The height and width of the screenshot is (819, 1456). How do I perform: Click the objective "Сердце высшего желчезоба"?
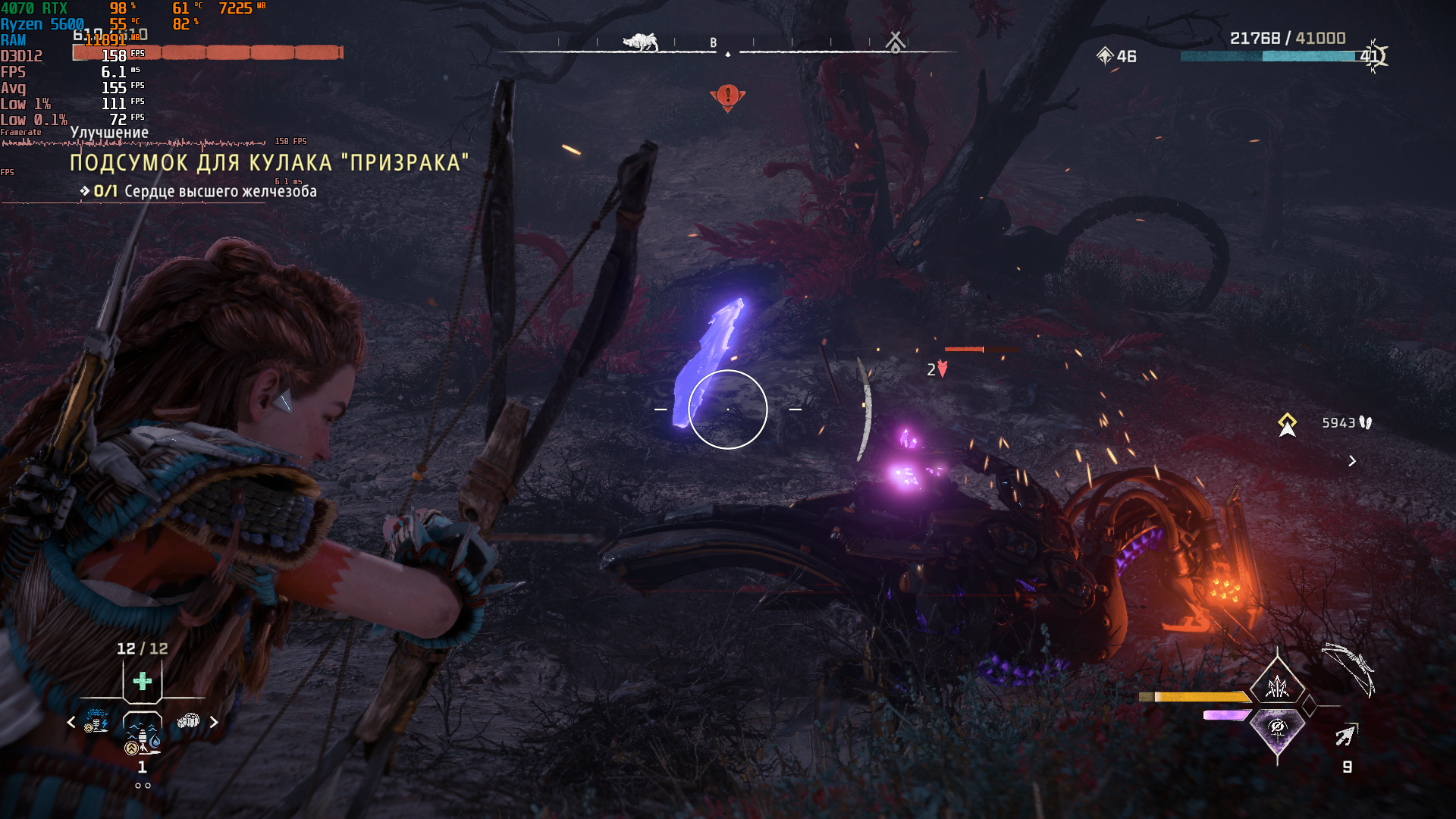220,192
